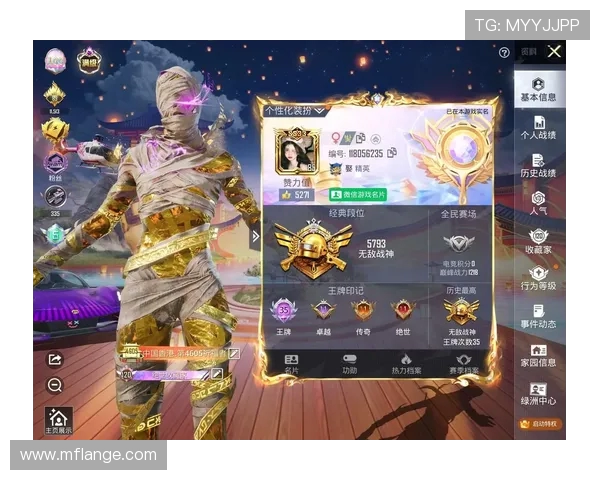Click the 主页展示 home display button
The image size is (600, 480).
tap(58, 421)
